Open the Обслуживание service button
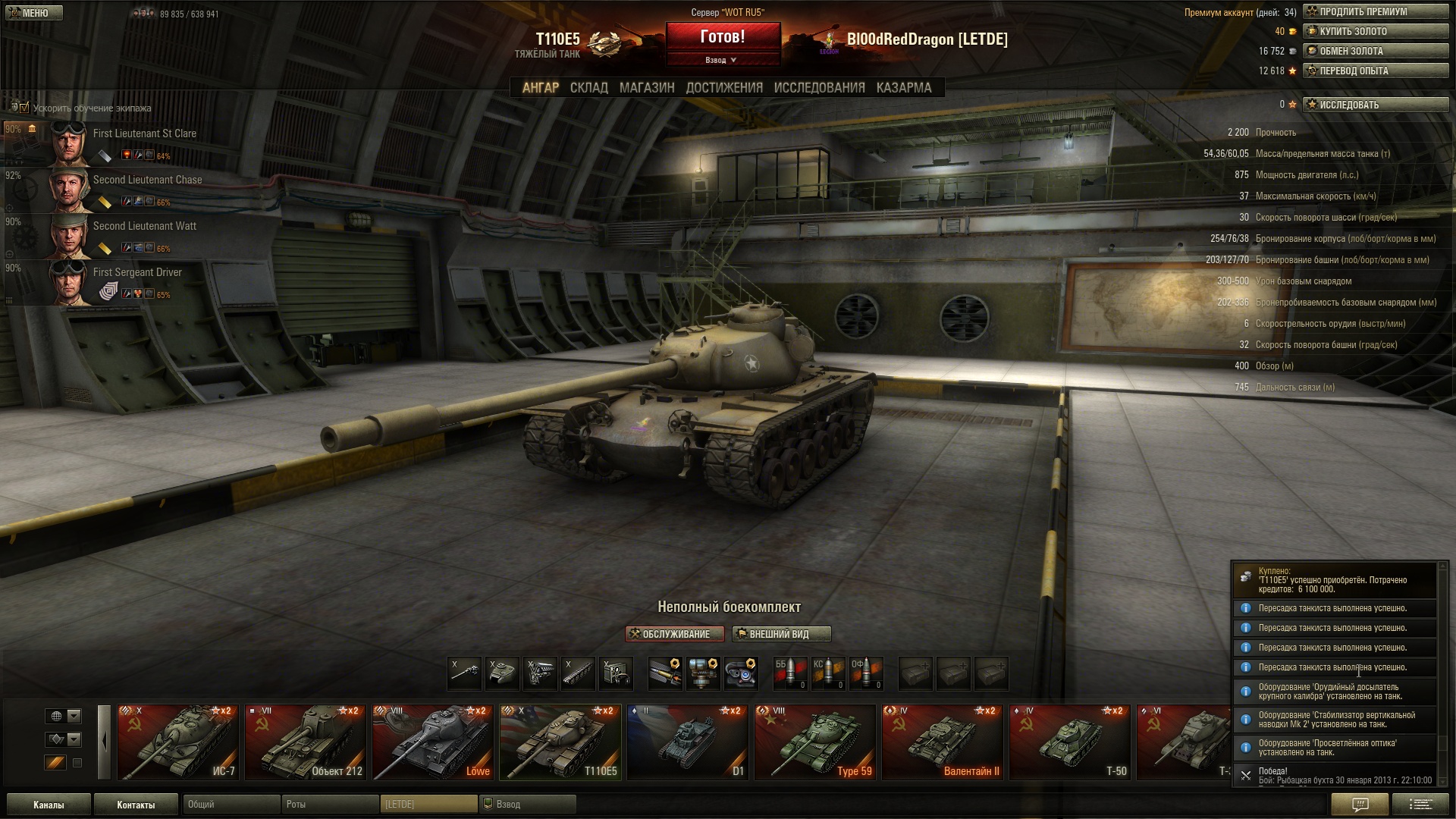Image resolution: width=1456 pixels, height=819 pixels. click(x=674, y=634)
